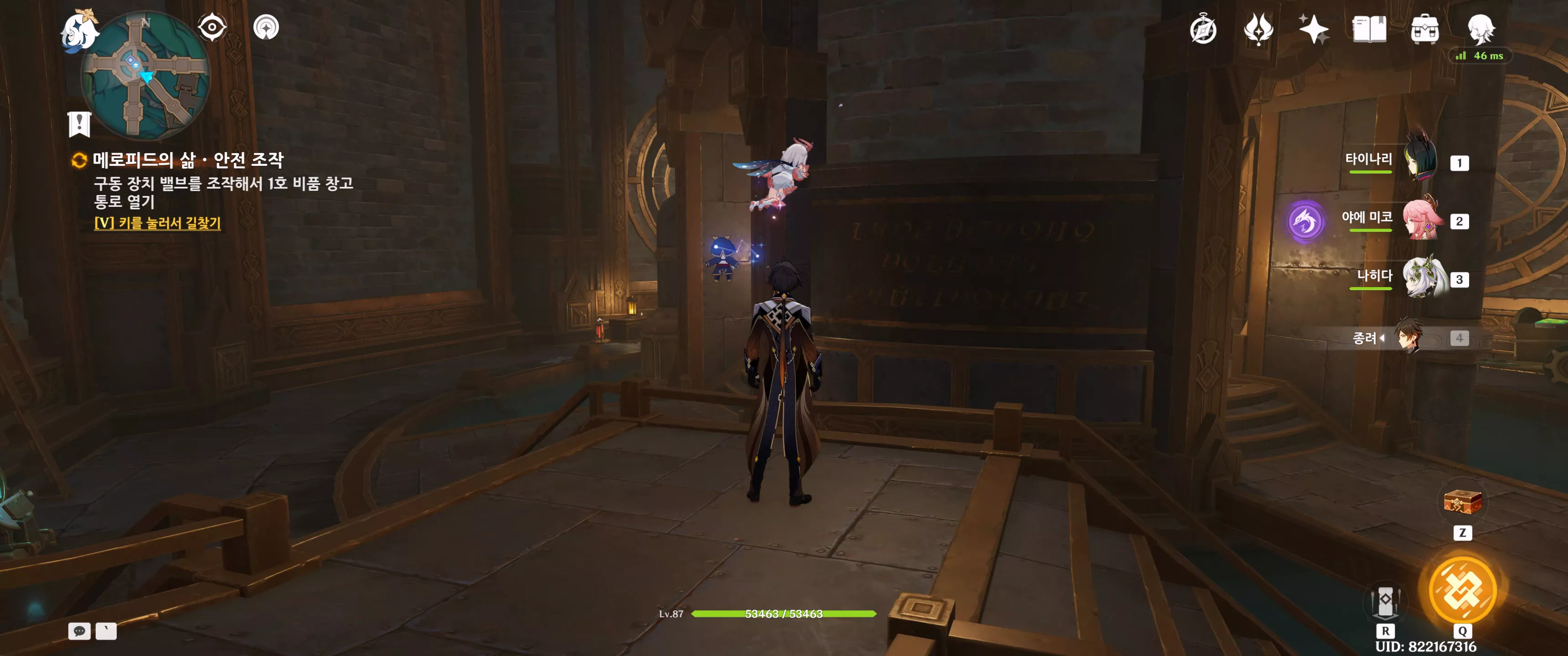
Task: Toggle the elemental sight eye icon
Action: coord(212,27)
